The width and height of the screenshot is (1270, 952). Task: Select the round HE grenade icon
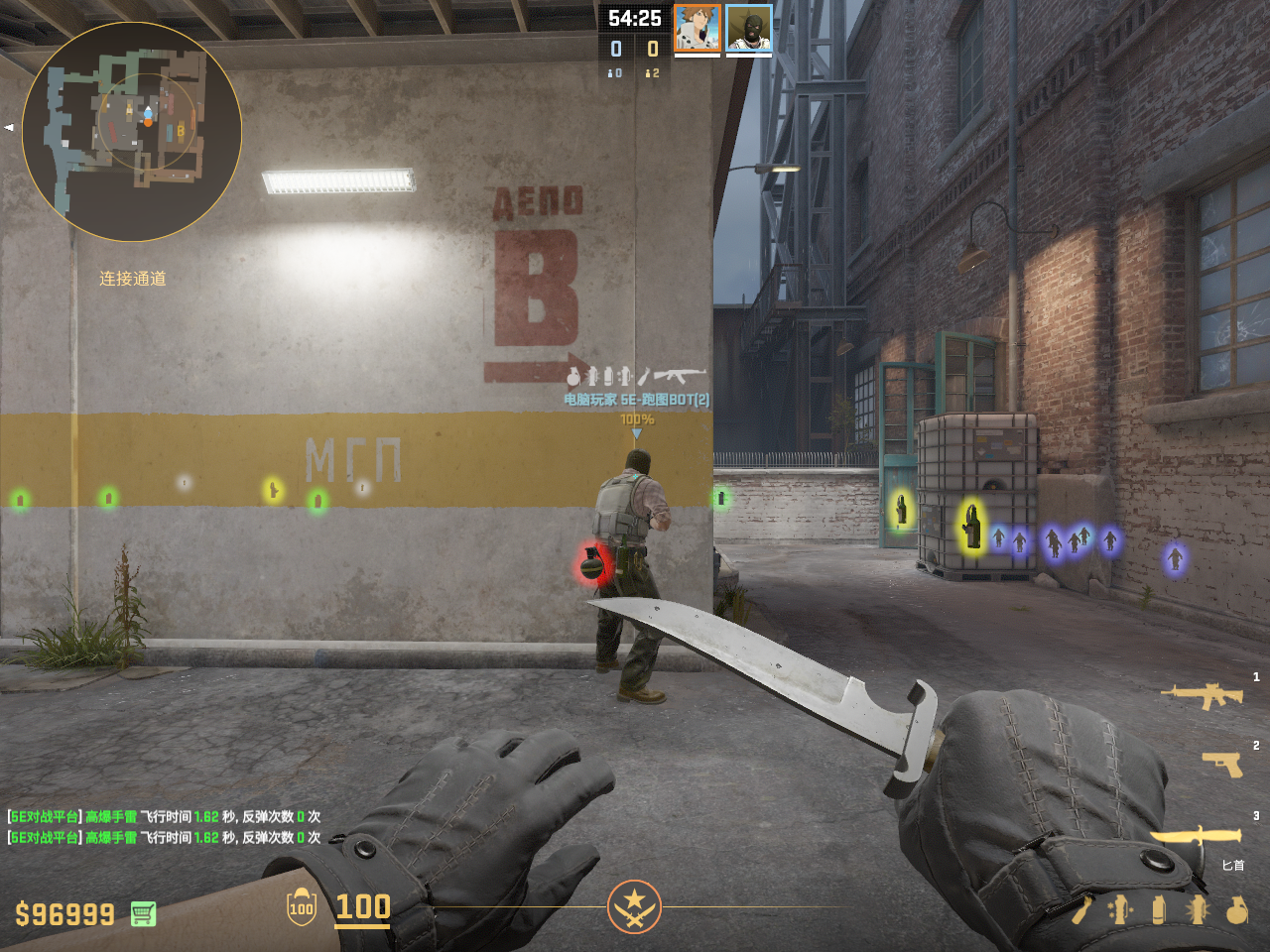[1236, 910]
